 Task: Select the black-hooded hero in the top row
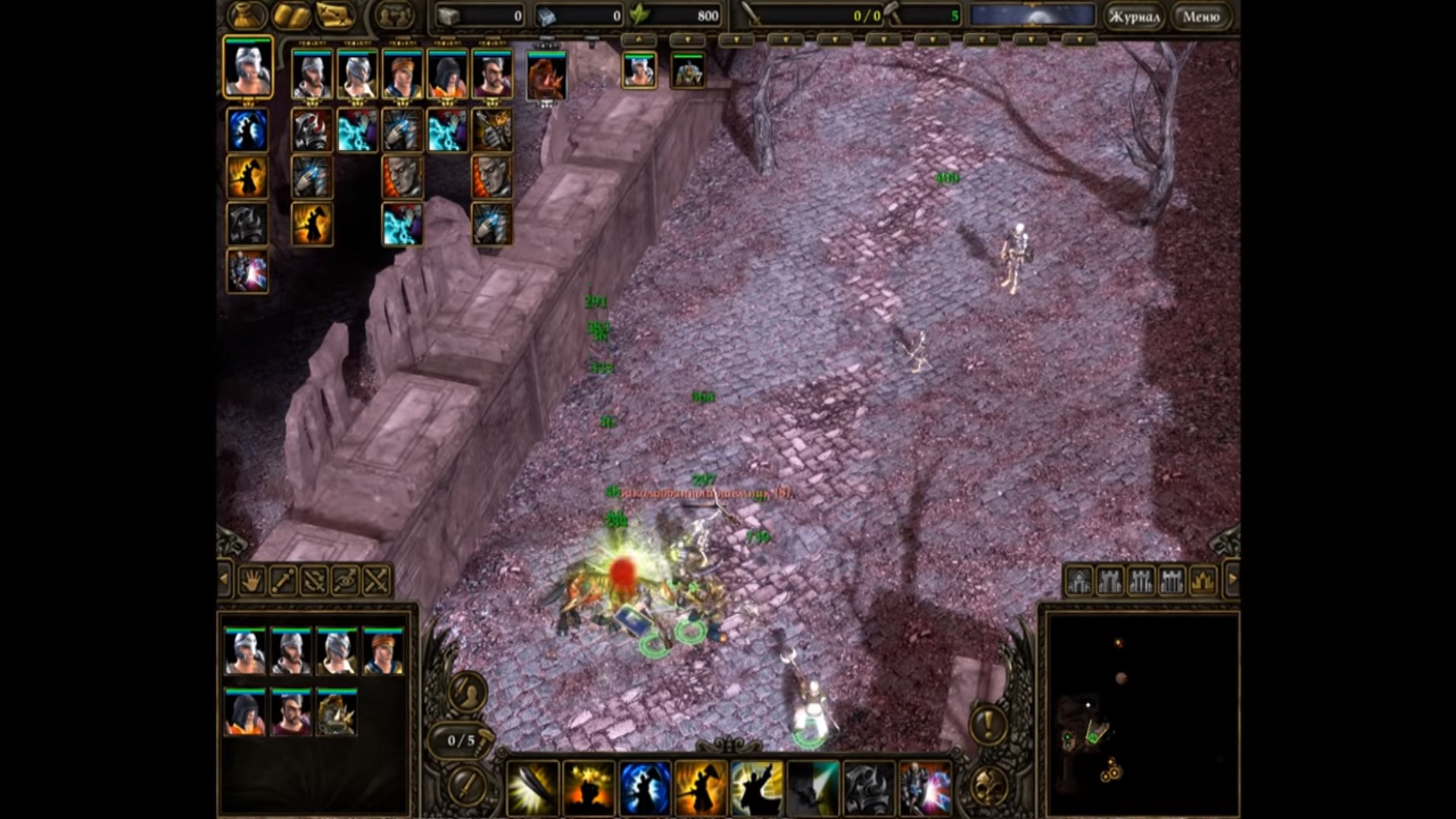click(447, 74)
